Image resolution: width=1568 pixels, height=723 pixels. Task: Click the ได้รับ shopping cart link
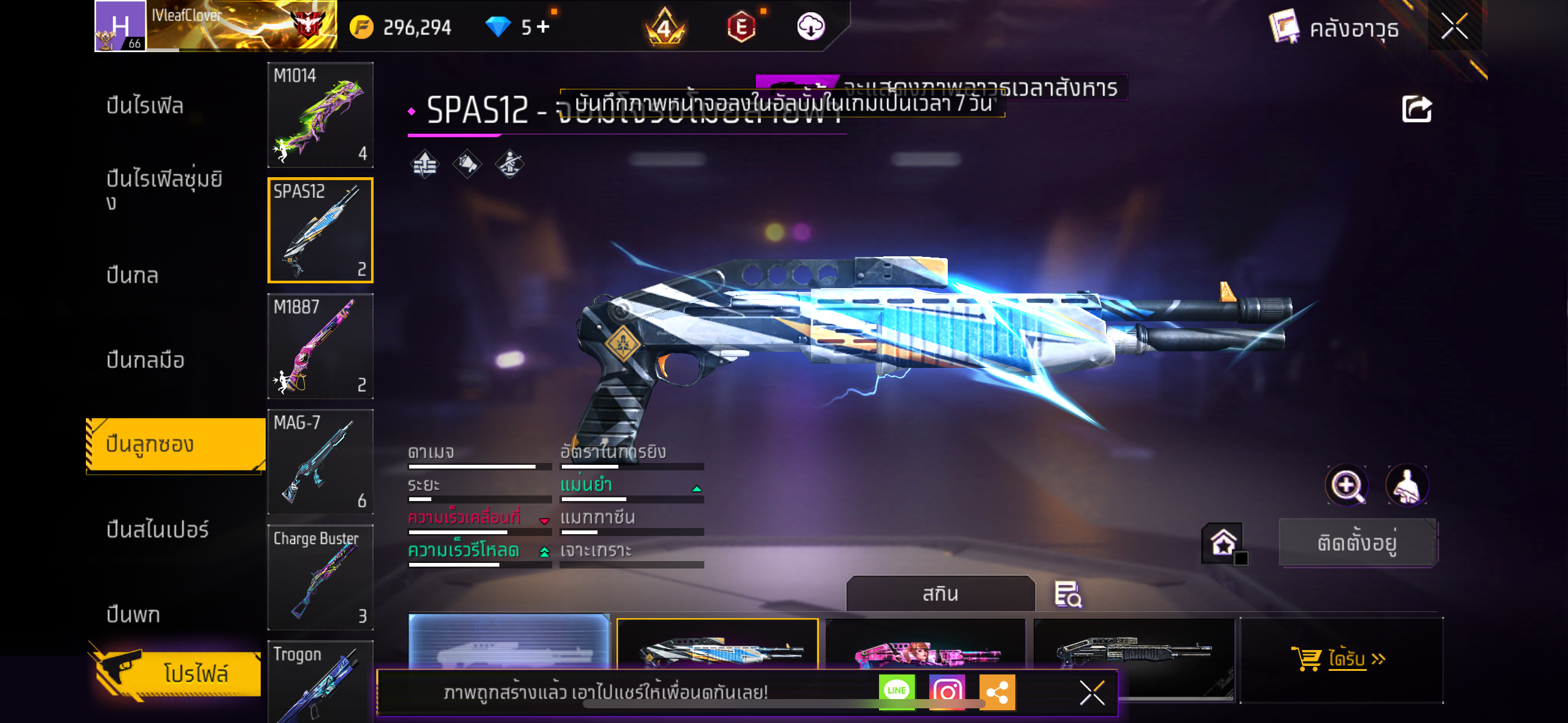point(1339,659)
